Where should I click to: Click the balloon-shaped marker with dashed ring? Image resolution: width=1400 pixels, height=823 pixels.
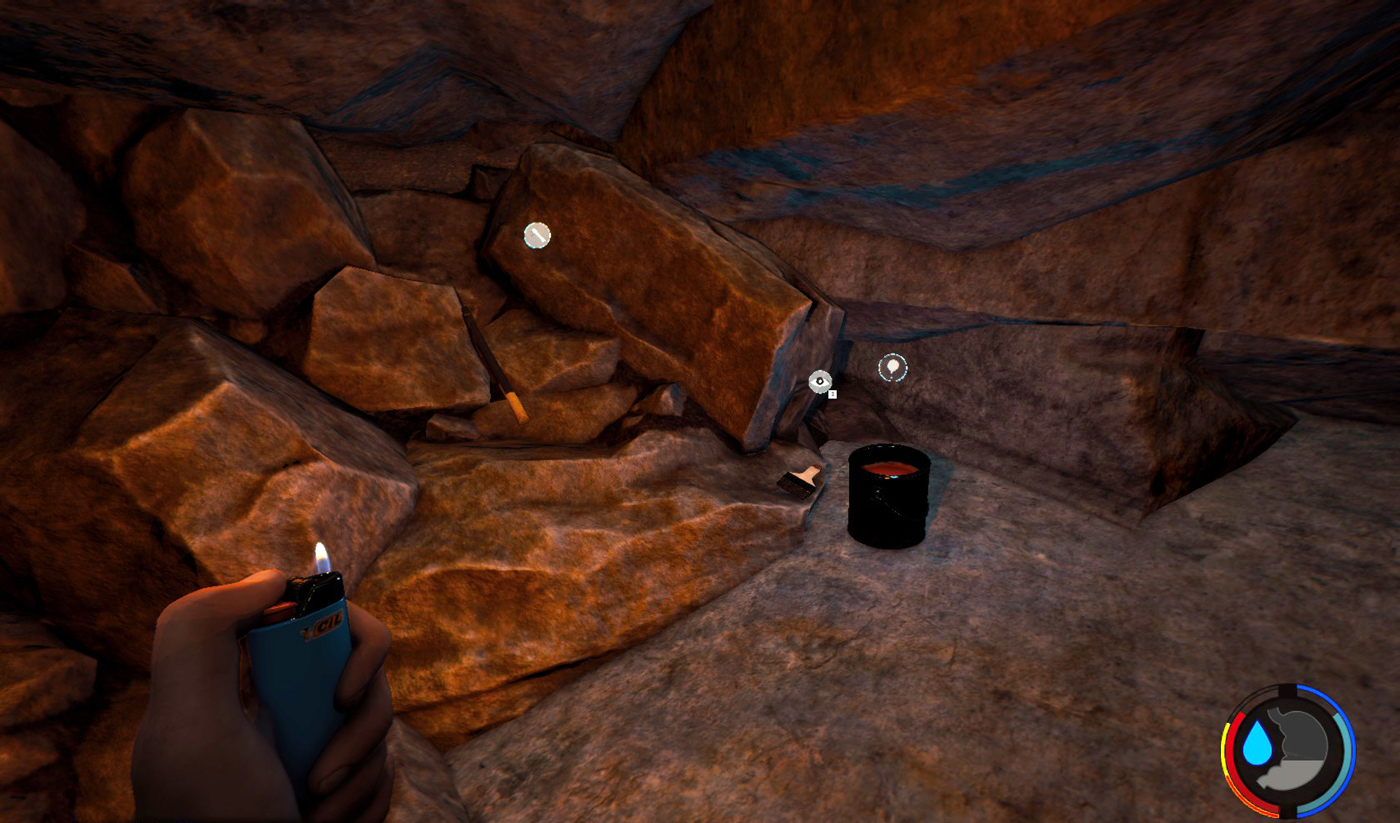[x=892, y=369]
